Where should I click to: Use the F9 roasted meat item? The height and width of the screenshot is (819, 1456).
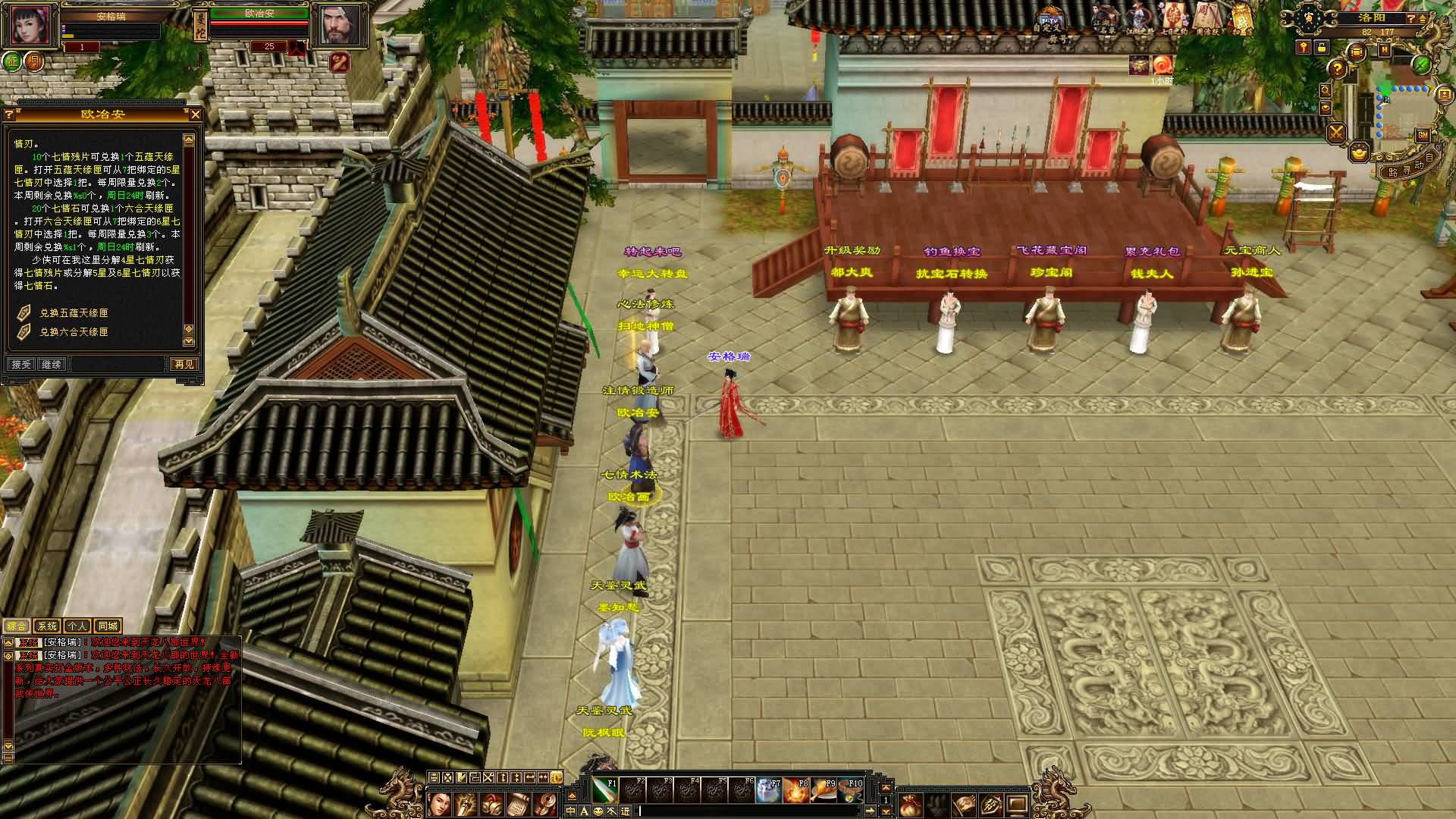(823, 790)
